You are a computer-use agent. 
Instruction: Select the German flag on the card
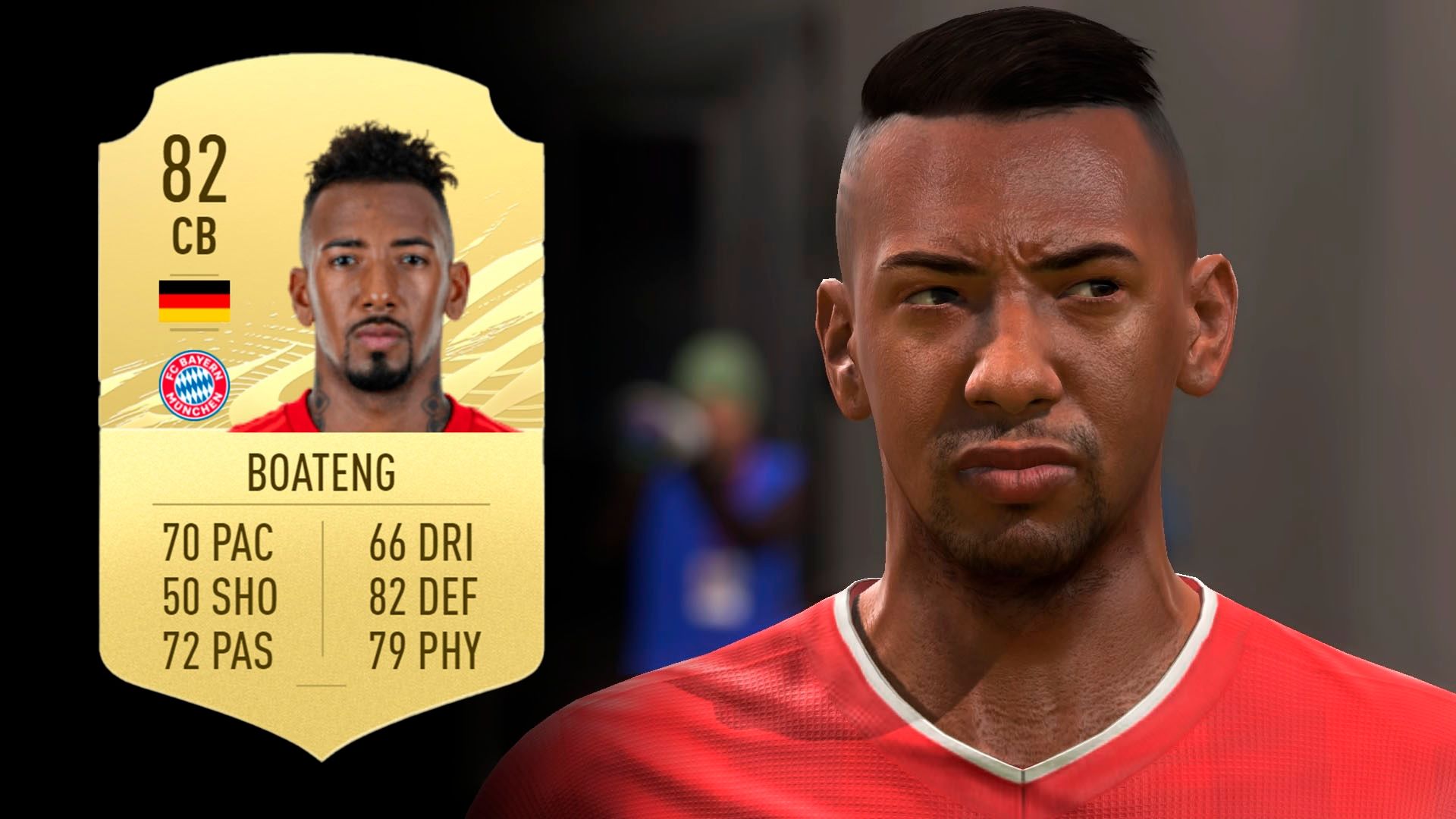click(195, 302)
